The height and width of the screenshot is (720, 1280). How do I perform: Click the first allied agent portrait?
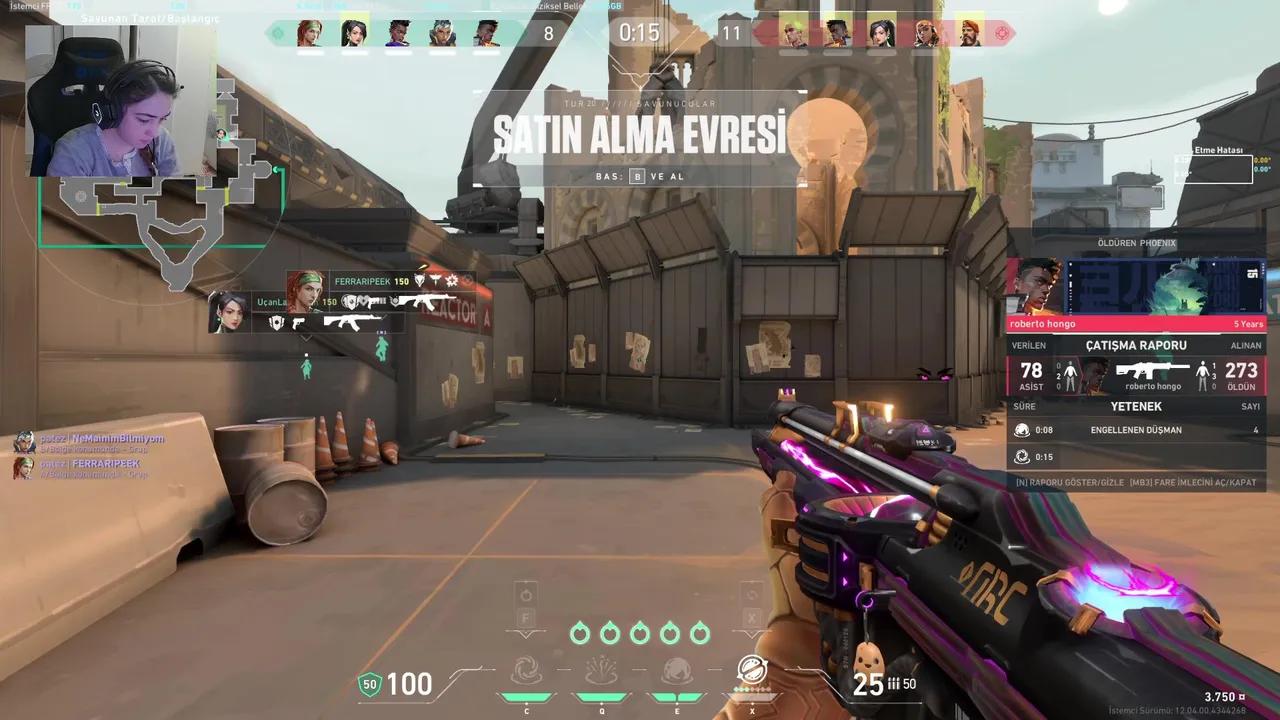click(310, 33)
